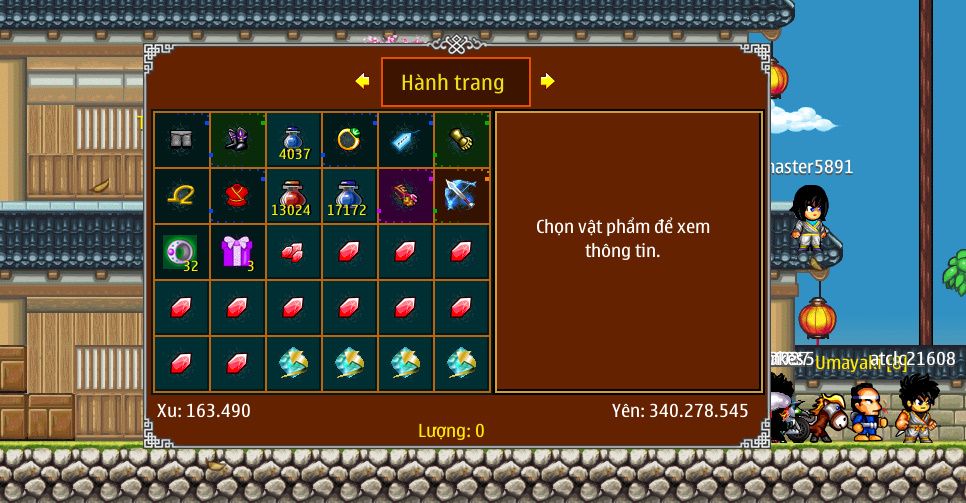Screen dimensions: 966x503
Task: Pick the blue tag charm item
Action: tap(405, 140)
